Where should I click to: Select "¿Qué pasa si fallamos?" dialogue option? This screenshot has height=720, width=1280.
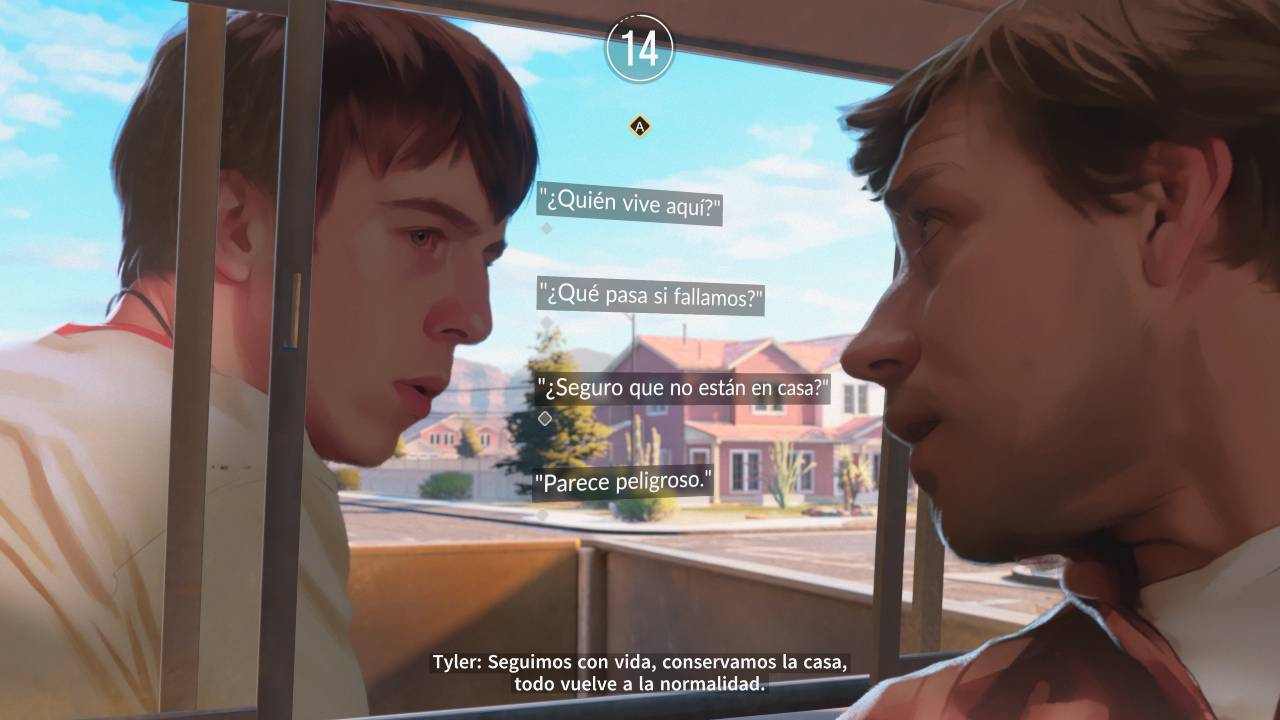click(x=651, y=297)
